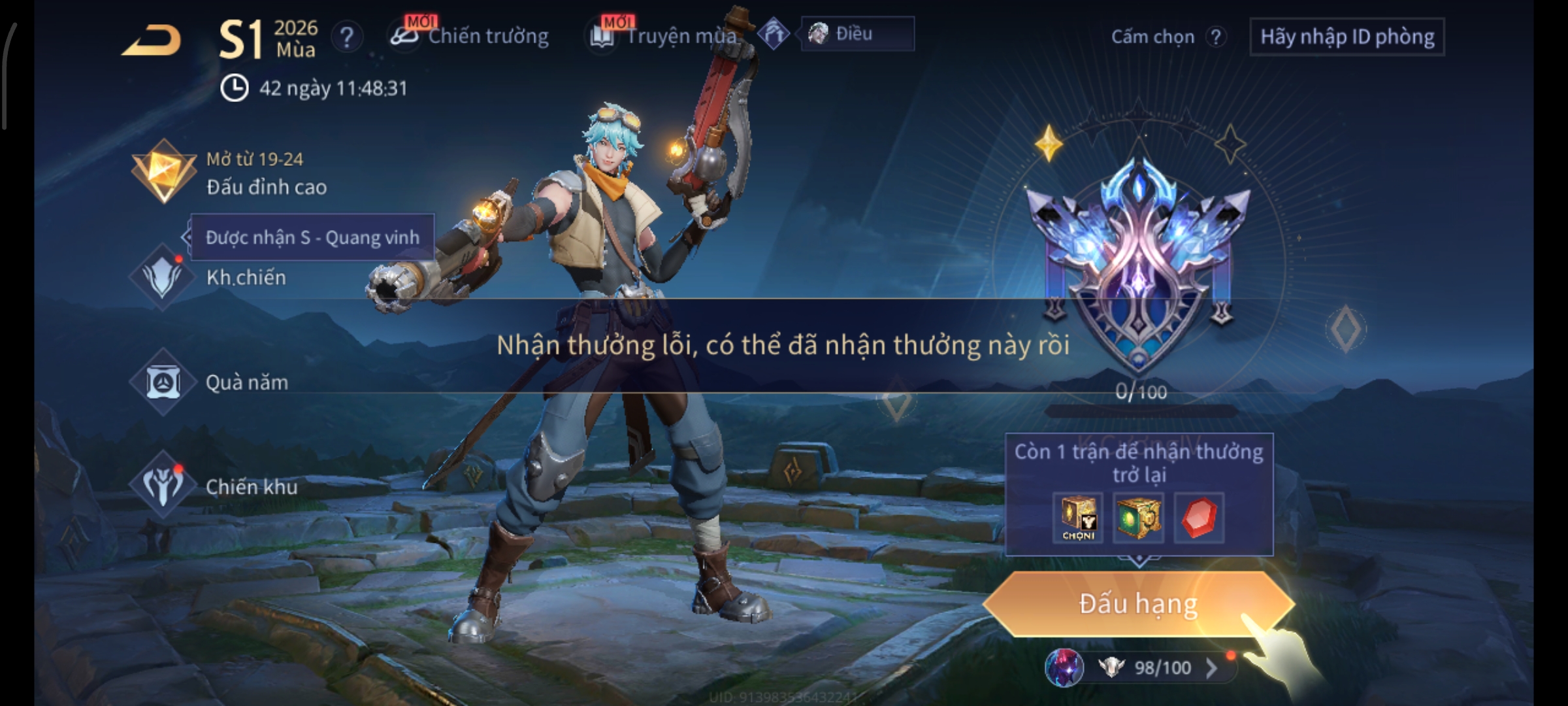Select the green gem chest reward

1137,518
